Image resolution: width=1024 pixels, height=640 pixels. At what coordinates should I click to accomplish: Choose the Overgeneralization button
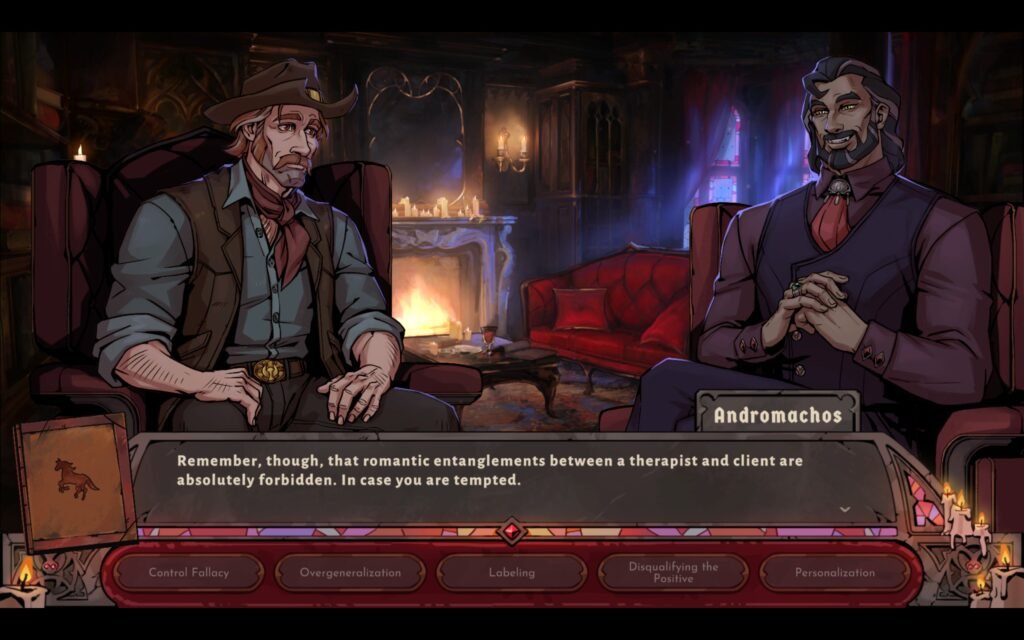click(351, 573)
